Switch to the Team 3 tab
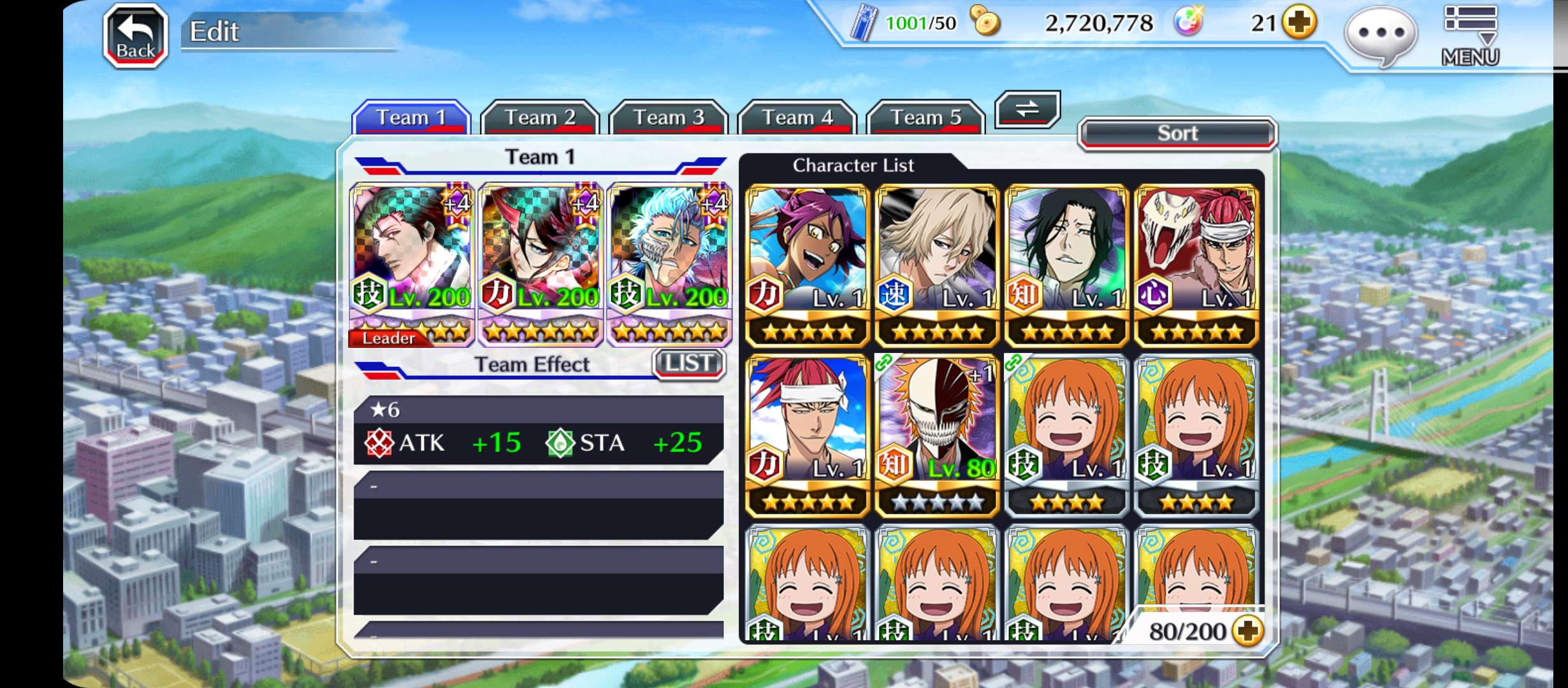The height and width of the screenshot is (688, 1568). [668, 117]
